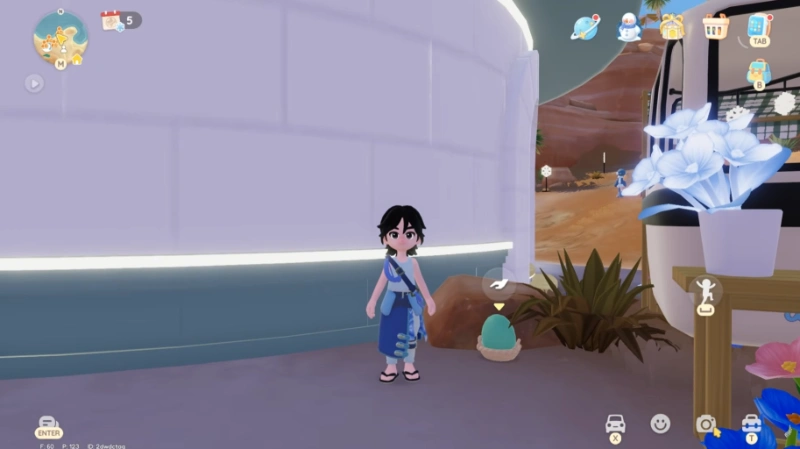Open the shopping basket store
The width and height of the screenshot is (800, 449).
[x=715, y=27]
